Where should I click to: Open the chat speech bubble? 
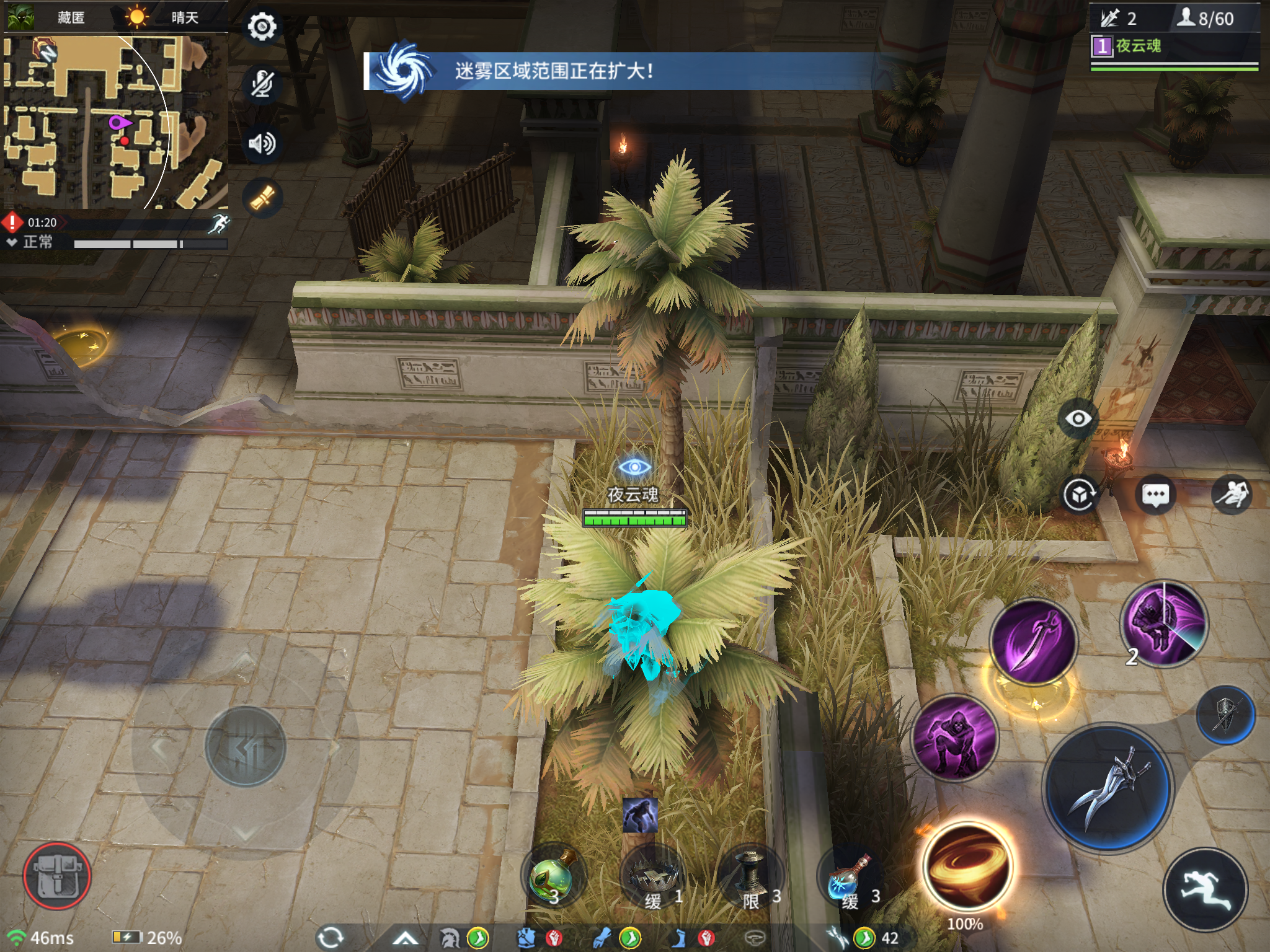[1155, 495]
